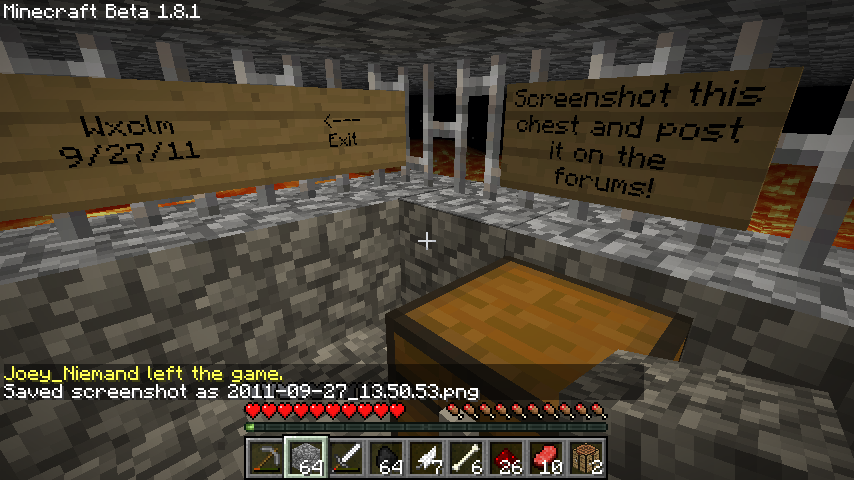Select the pickaxe hotbar slot
The width and height of the screenshot is (854, 480).
[266, 458]
